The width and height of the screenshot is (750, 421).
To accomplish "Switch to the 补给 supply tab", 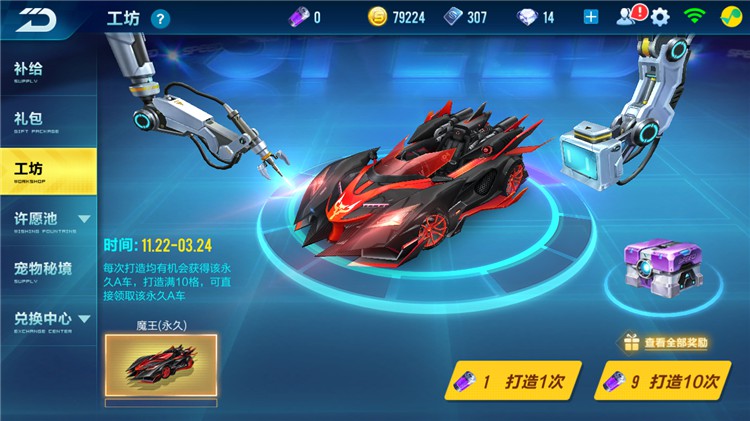I will (48, 71).
